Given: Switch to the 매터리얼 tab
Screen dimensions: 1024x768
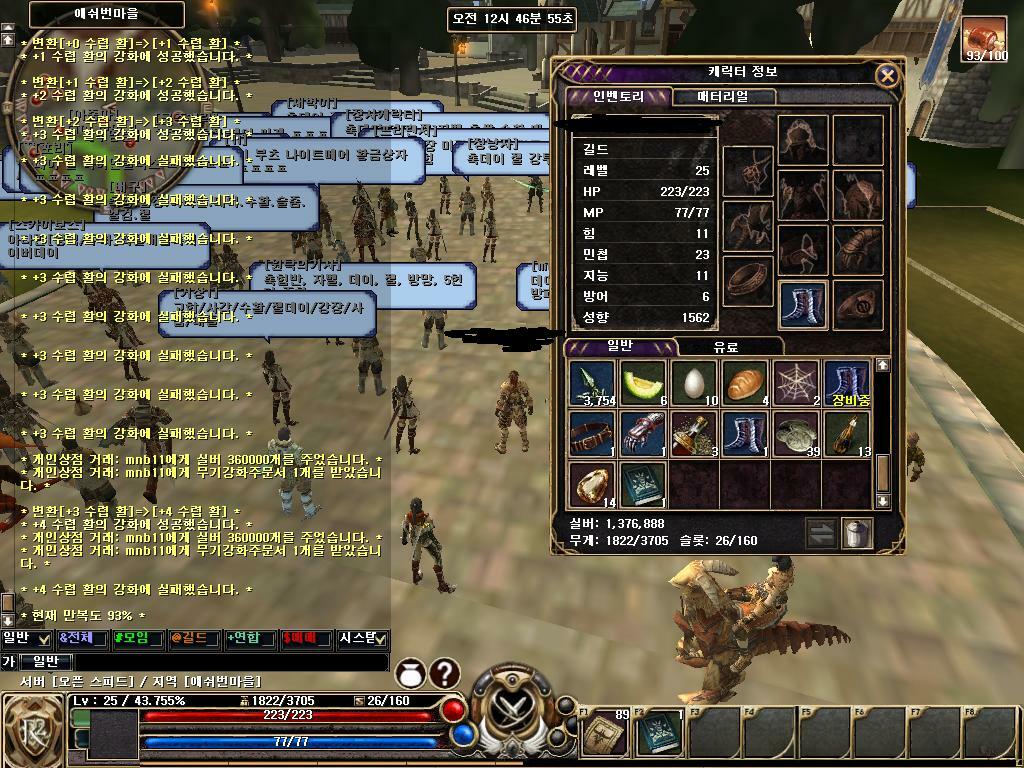Looking at the screenshot, I should 721,97.
